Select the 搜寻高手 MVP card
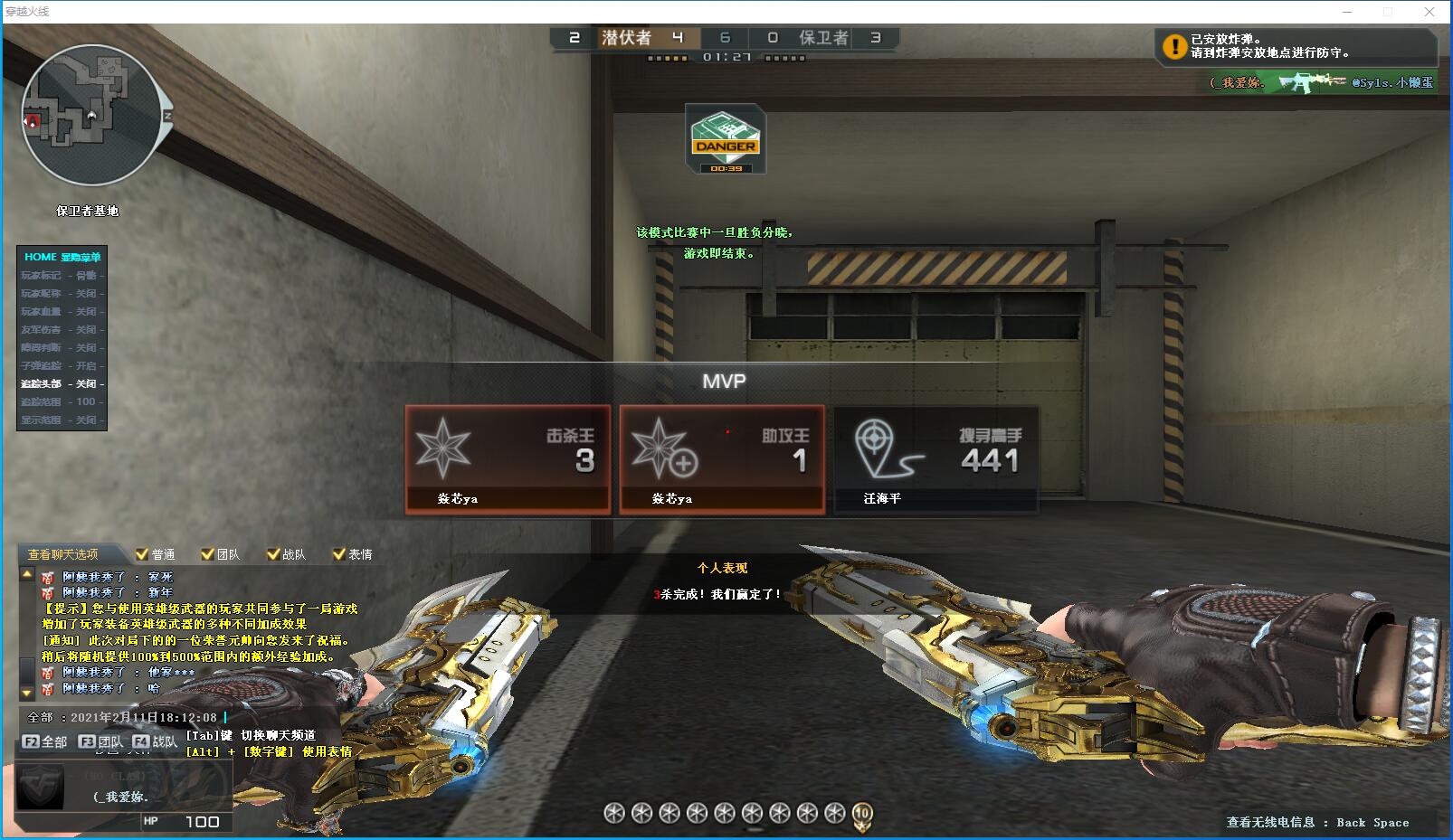The width and height of the screenshot is (1453, 840). (935, 459)
